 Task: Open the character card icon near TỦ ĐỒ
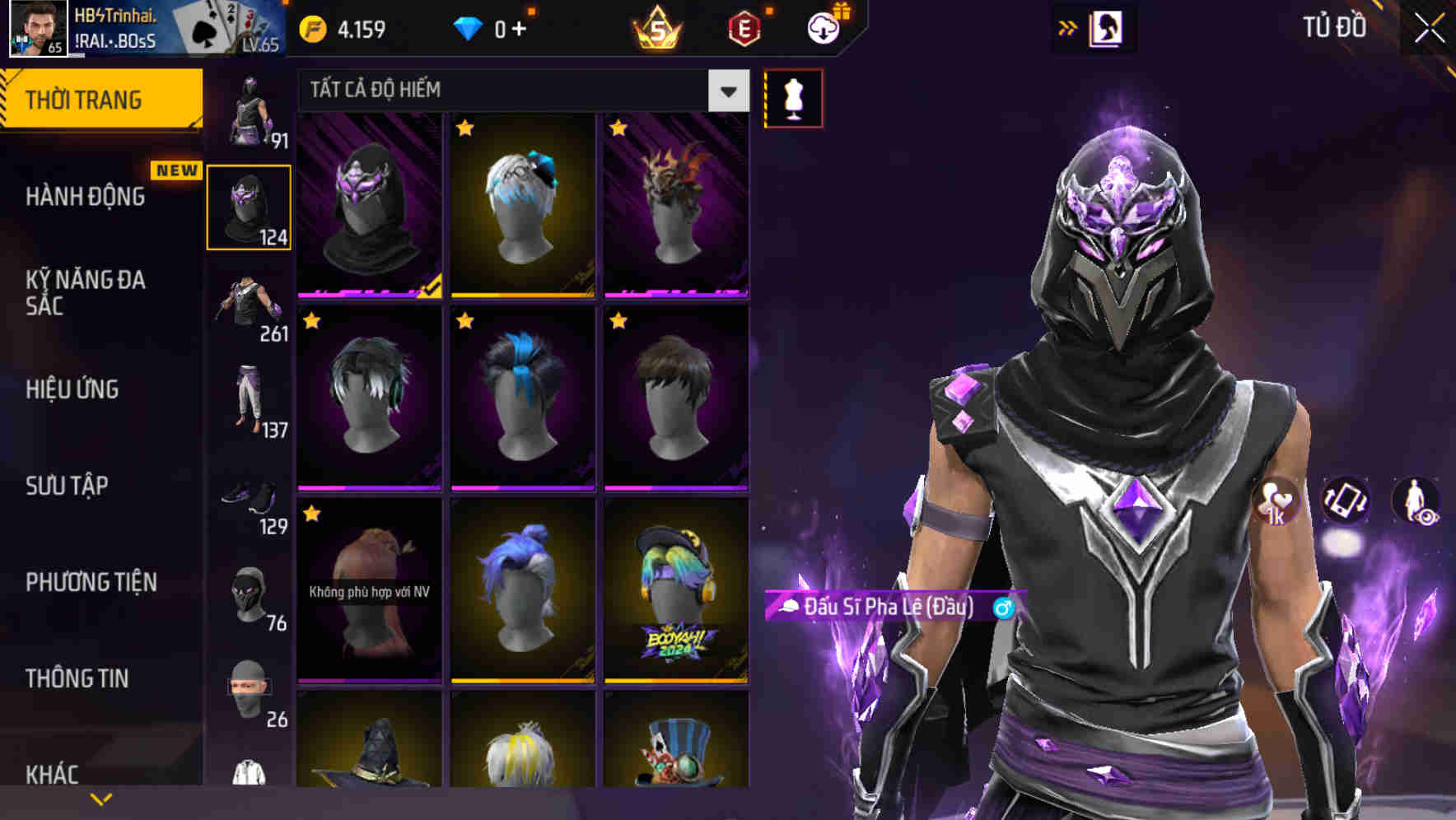pos(1107,27)
